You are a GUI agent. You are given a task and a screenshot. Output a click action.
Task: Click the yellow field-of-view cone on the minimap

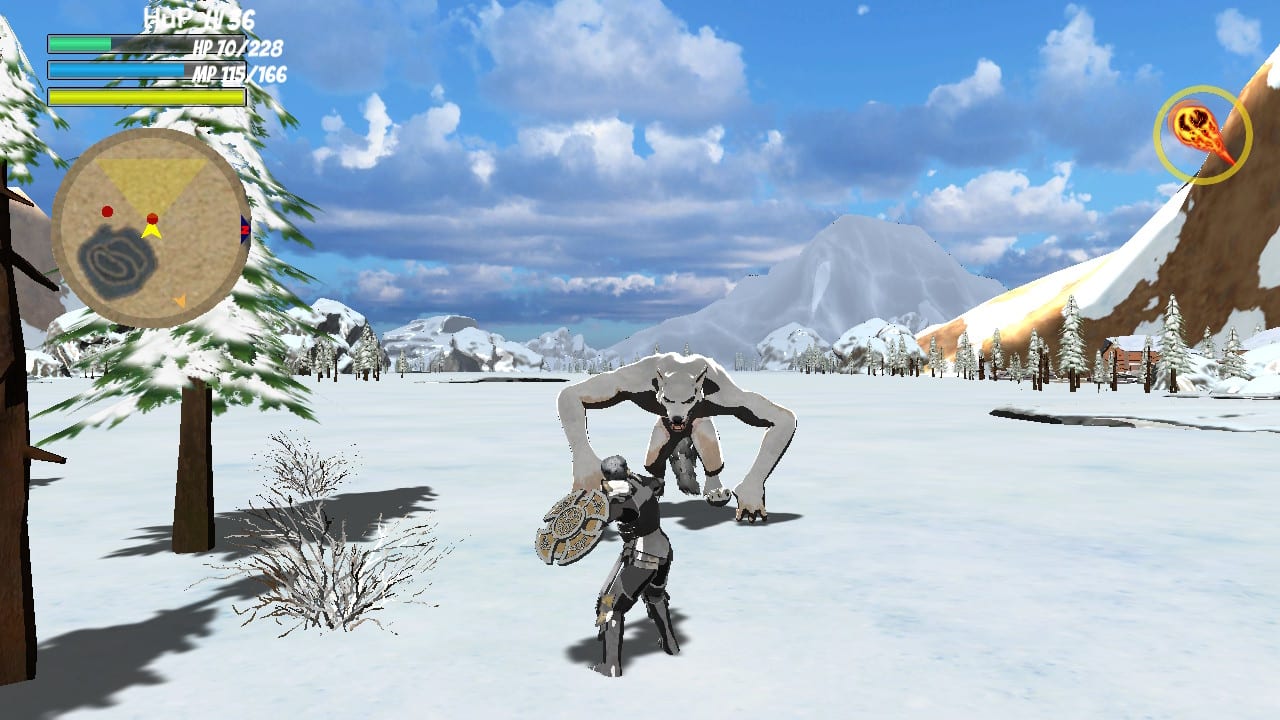click(x=148, y=175)
